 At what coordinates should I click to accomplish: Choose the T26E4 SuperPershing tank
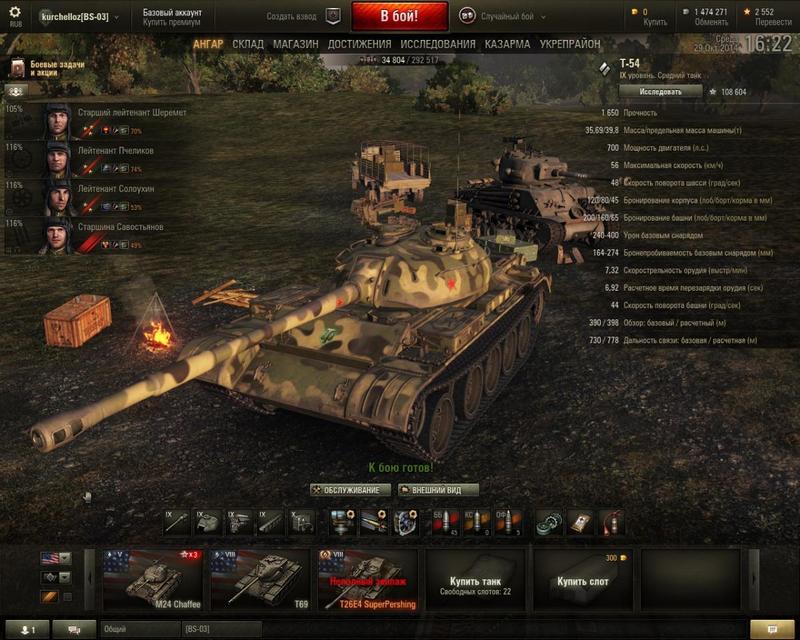(368, 580)
